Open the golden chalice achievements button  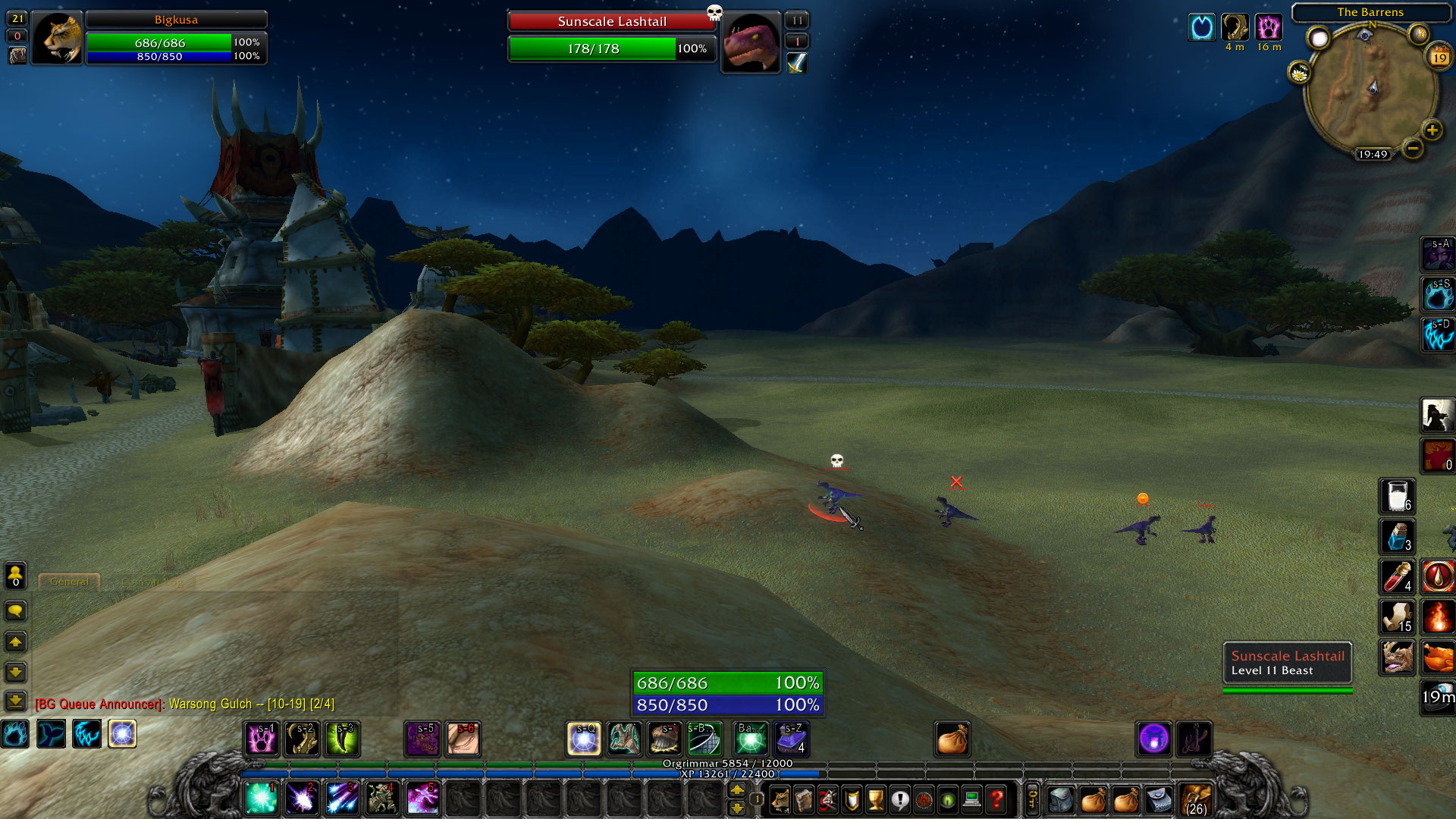(876, 799)
